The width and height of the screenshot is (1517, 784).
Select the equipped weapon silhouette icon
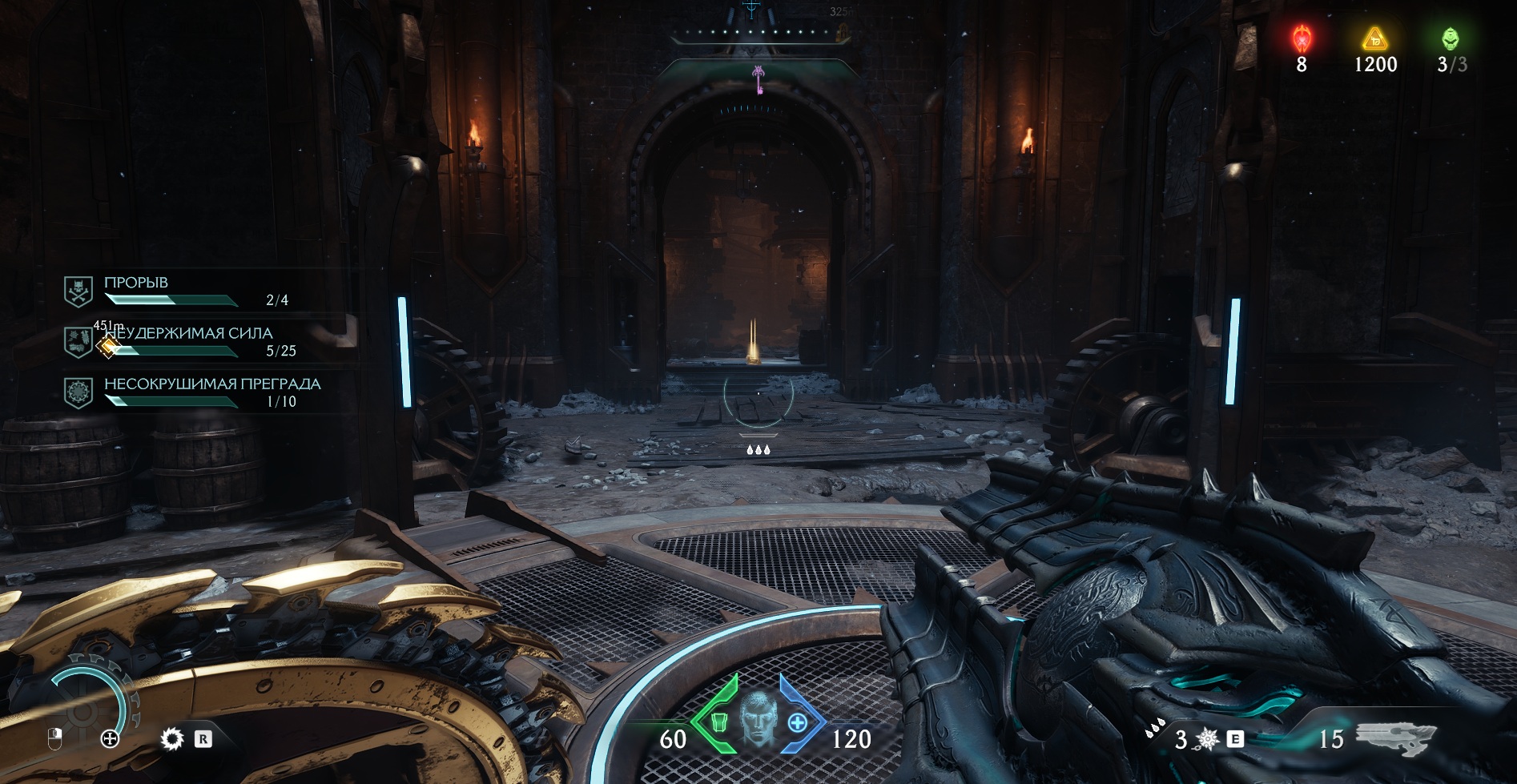click(1395, 737)
